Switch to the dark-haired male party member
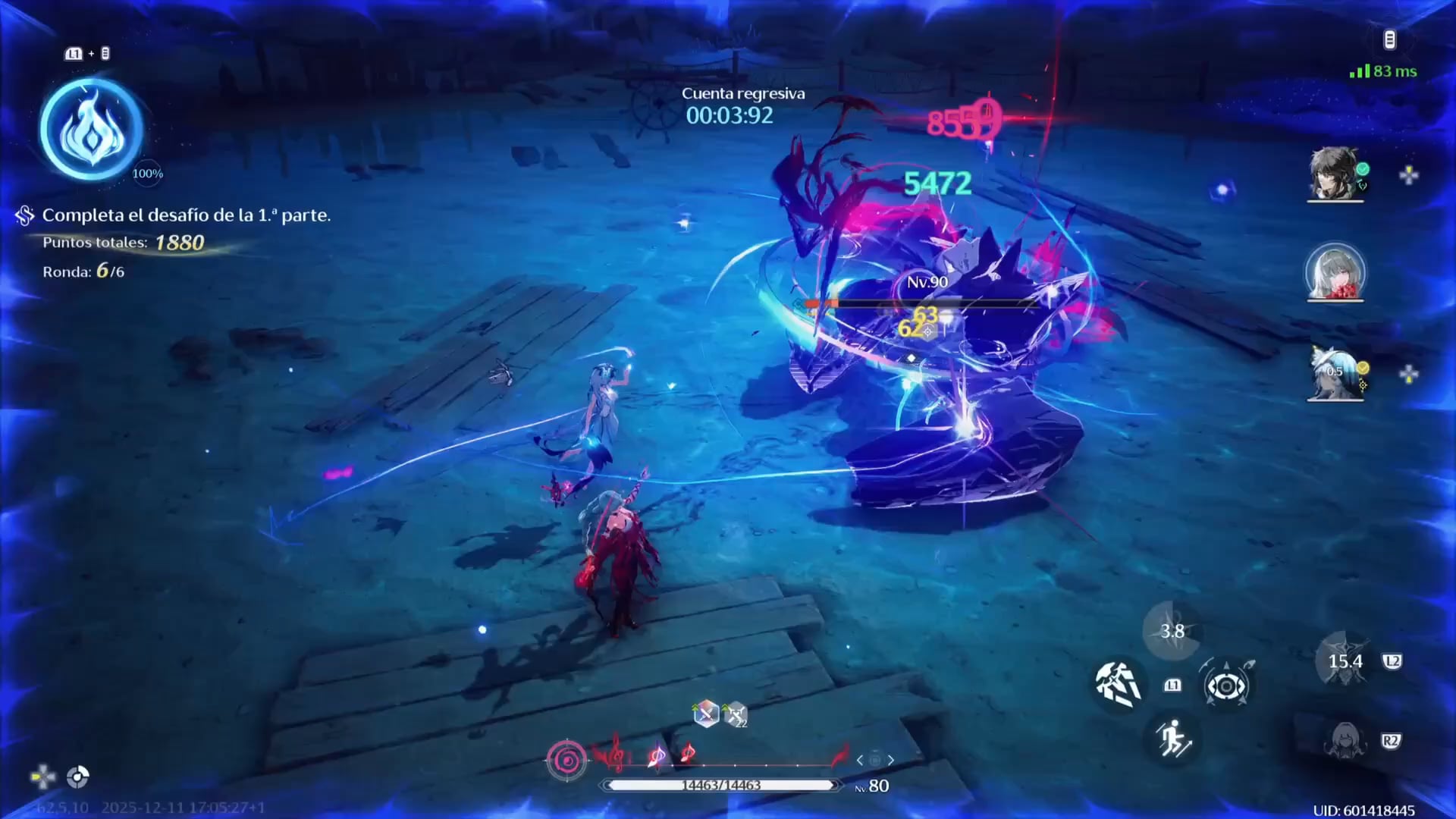 pyautogui.click(x=1335, y=174)
